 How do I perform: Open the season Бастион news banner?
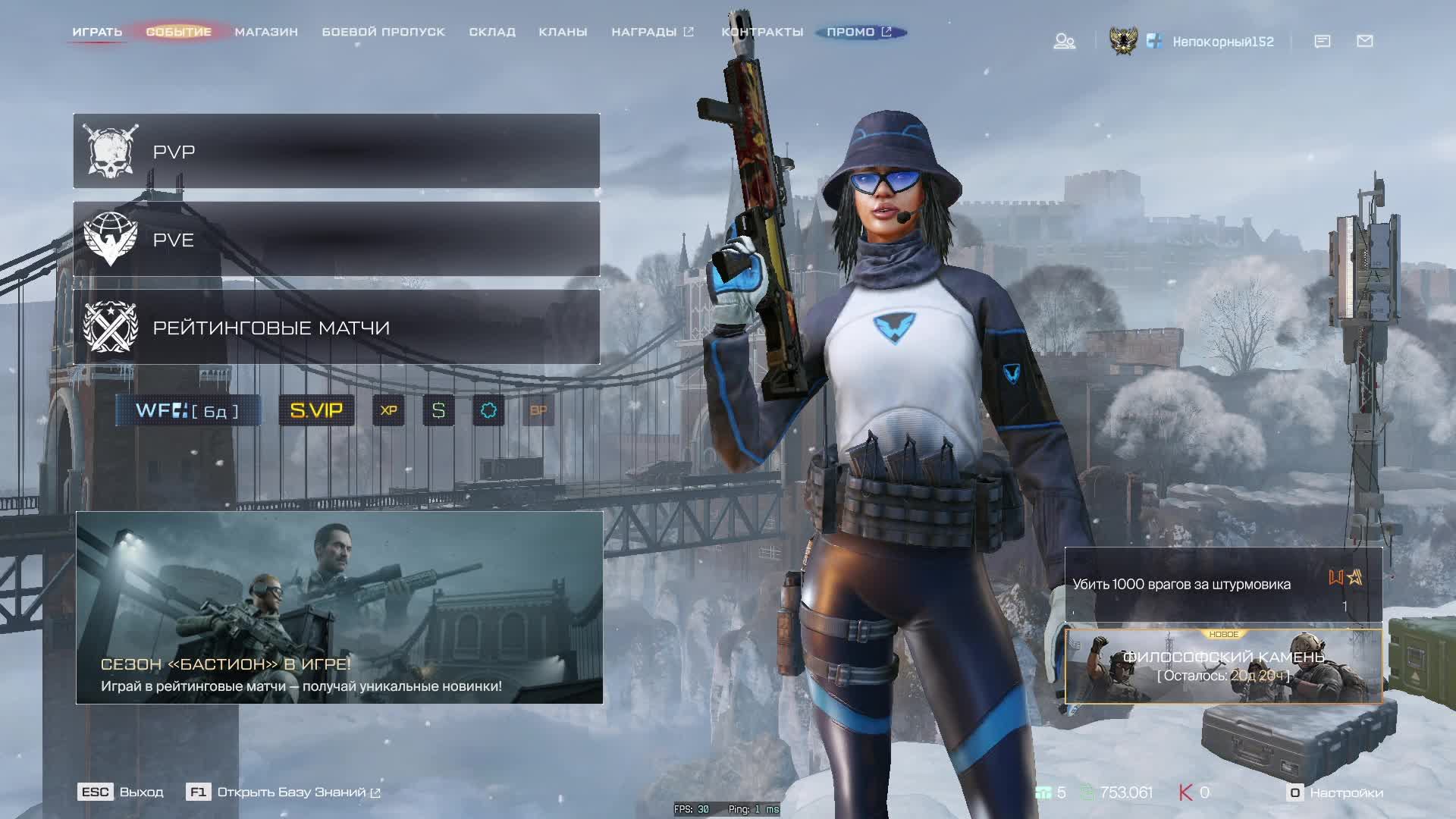[339, 607]
